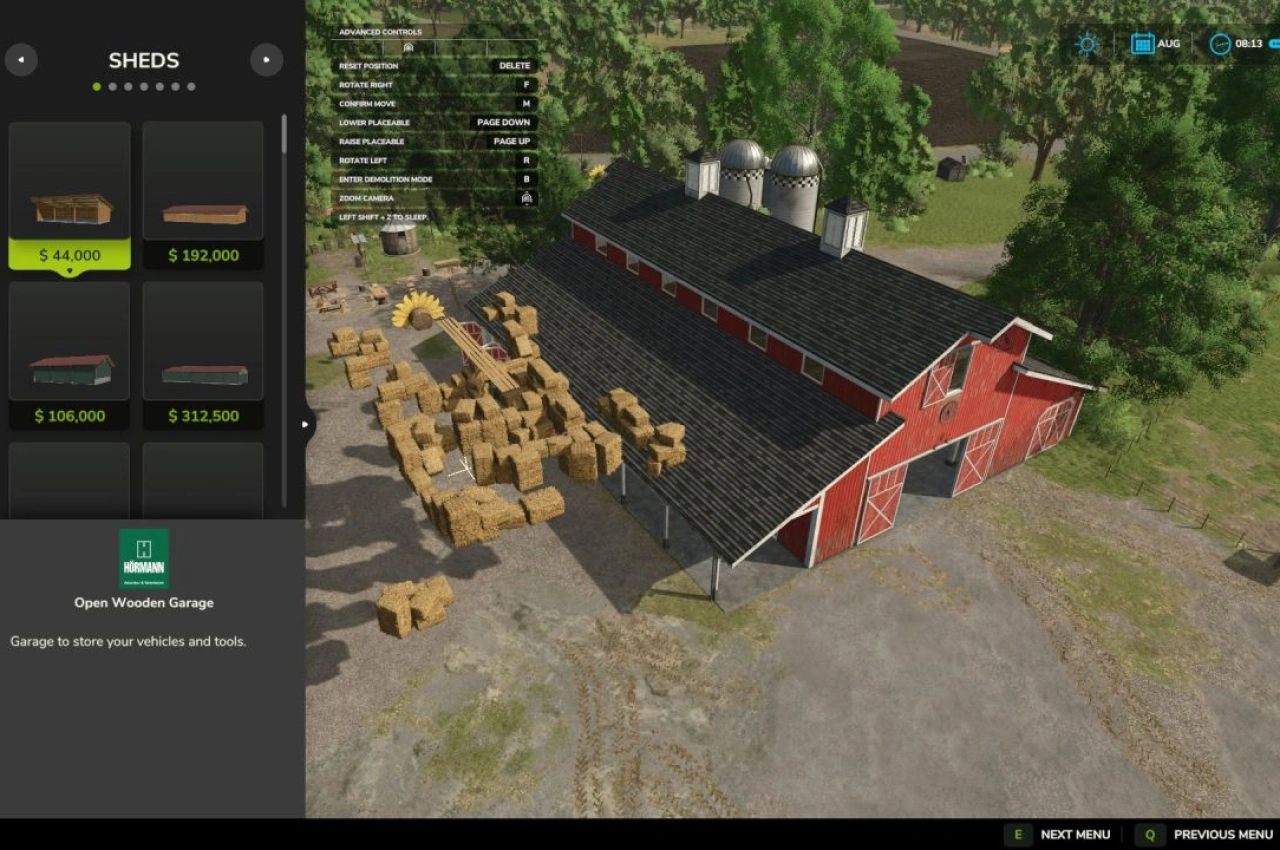
Task: Switch to the SHEDS menu header
Action: pyautogui.click(x=143, y=60)
